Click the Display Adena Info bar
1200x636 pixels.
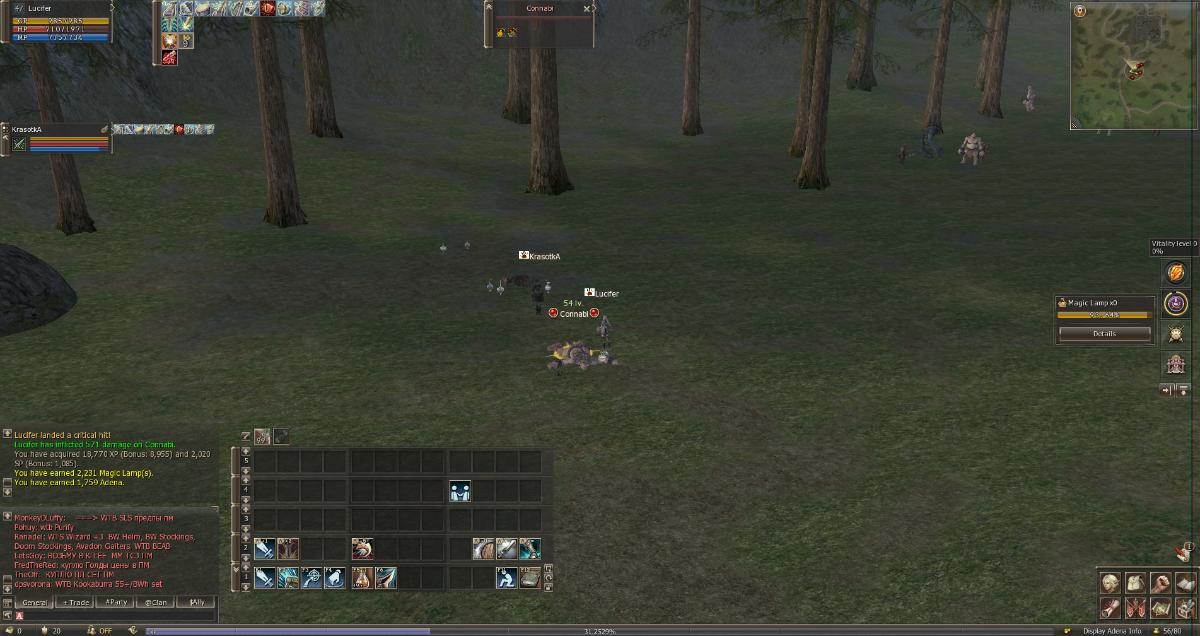tap(1112, 631)
